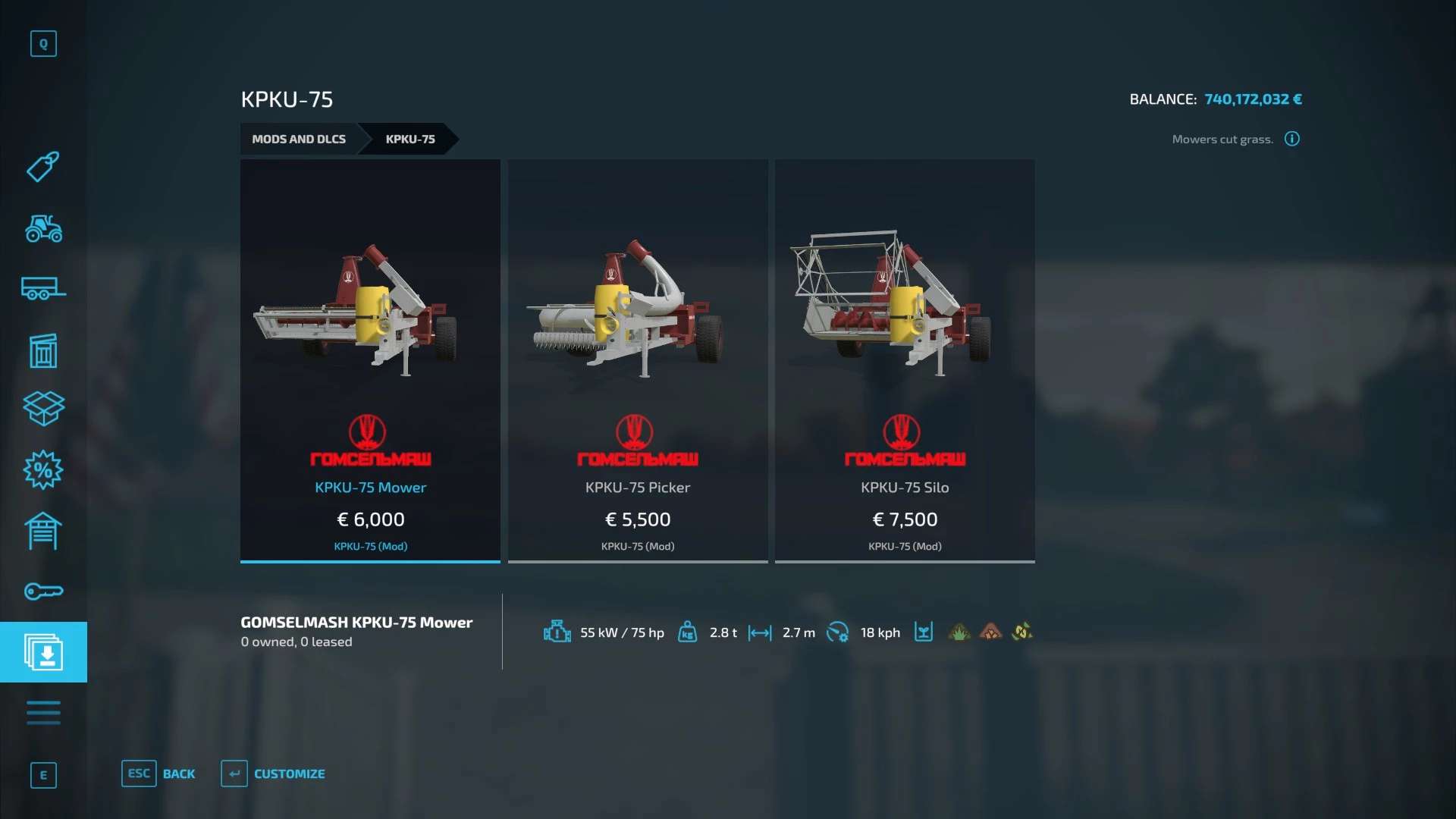
Task: Go back to Mods and DLCs breadcrumb
Action: (x=299, y=139)
